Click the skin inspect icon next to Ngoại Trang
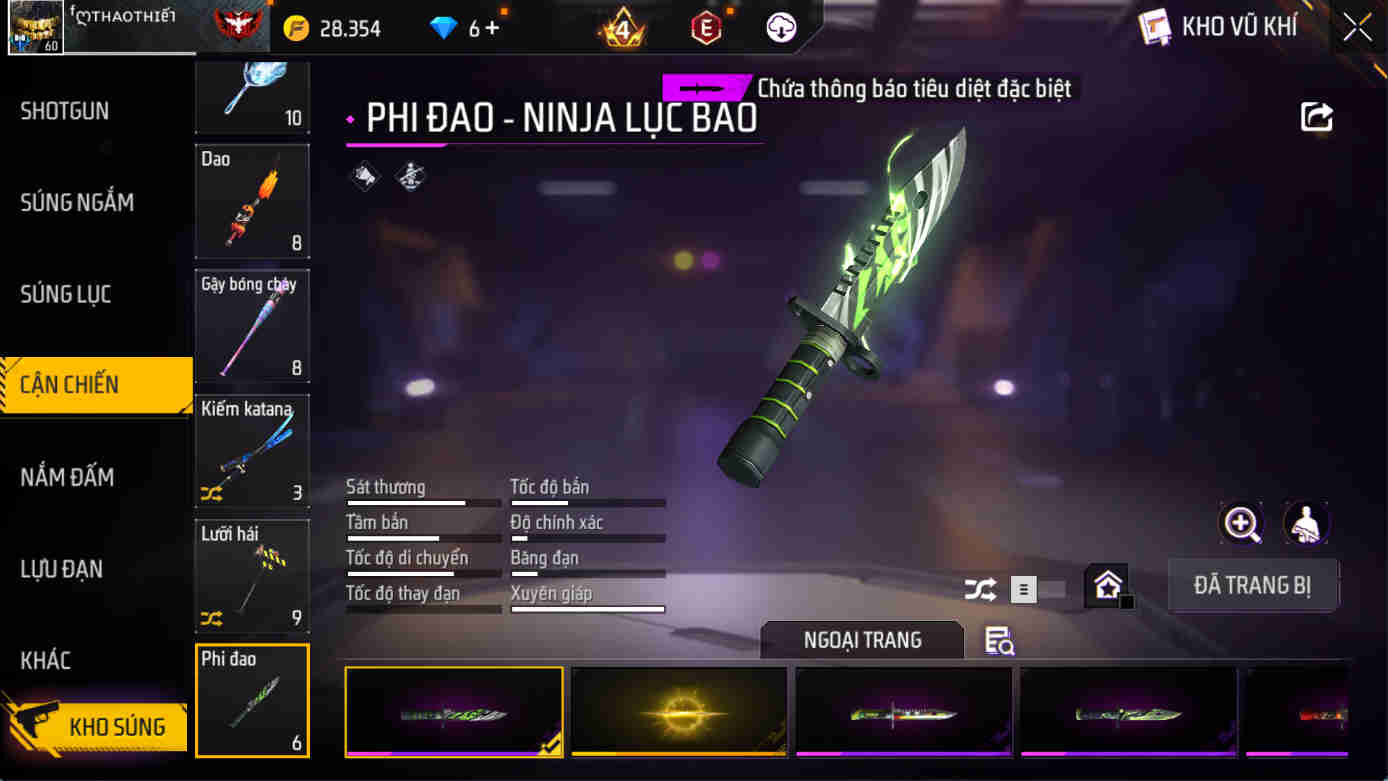This screenshot has width=1388, height=781. 998,644
